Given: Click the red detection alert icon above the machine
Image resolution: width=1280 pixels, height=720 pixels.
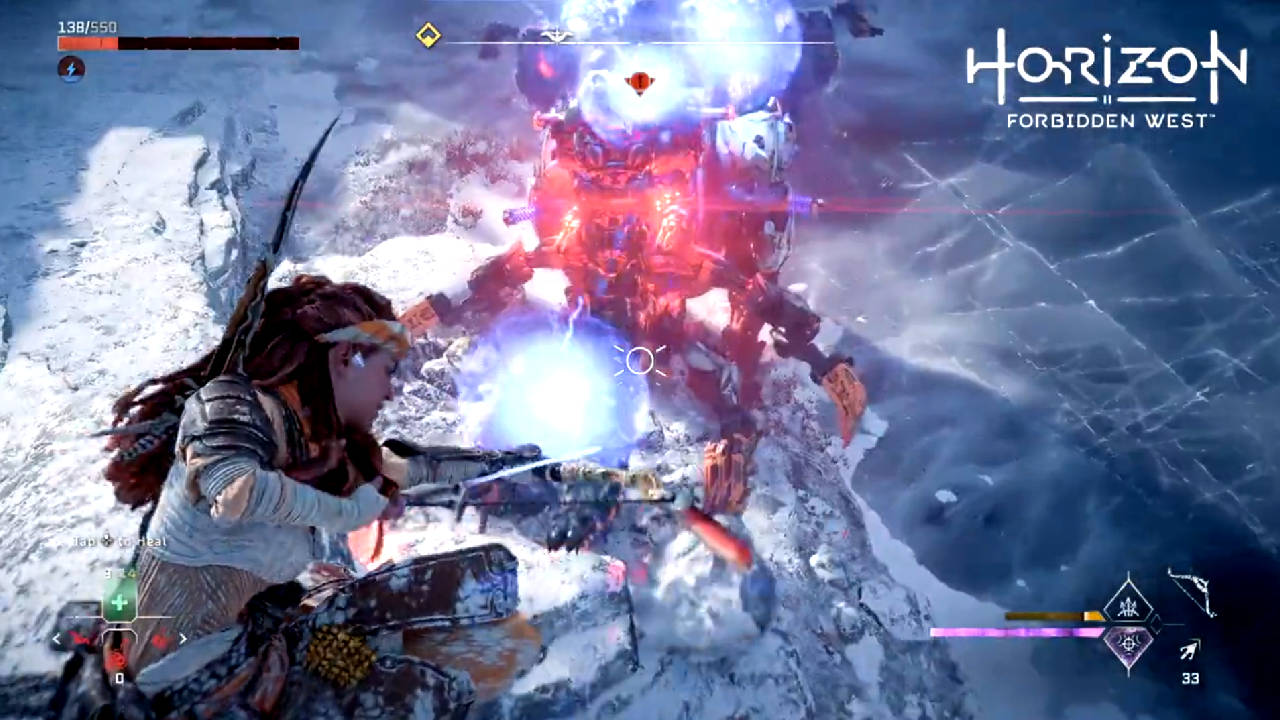Looking at the screenshot, I should point(640,83).
